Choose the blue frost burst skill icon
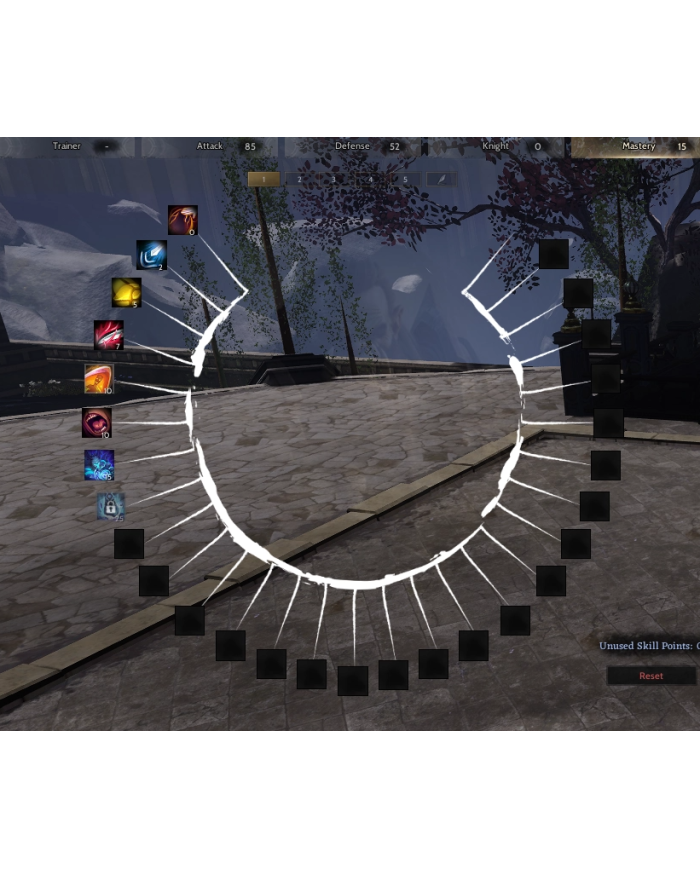700x869 pixels. tap(99, 465)
